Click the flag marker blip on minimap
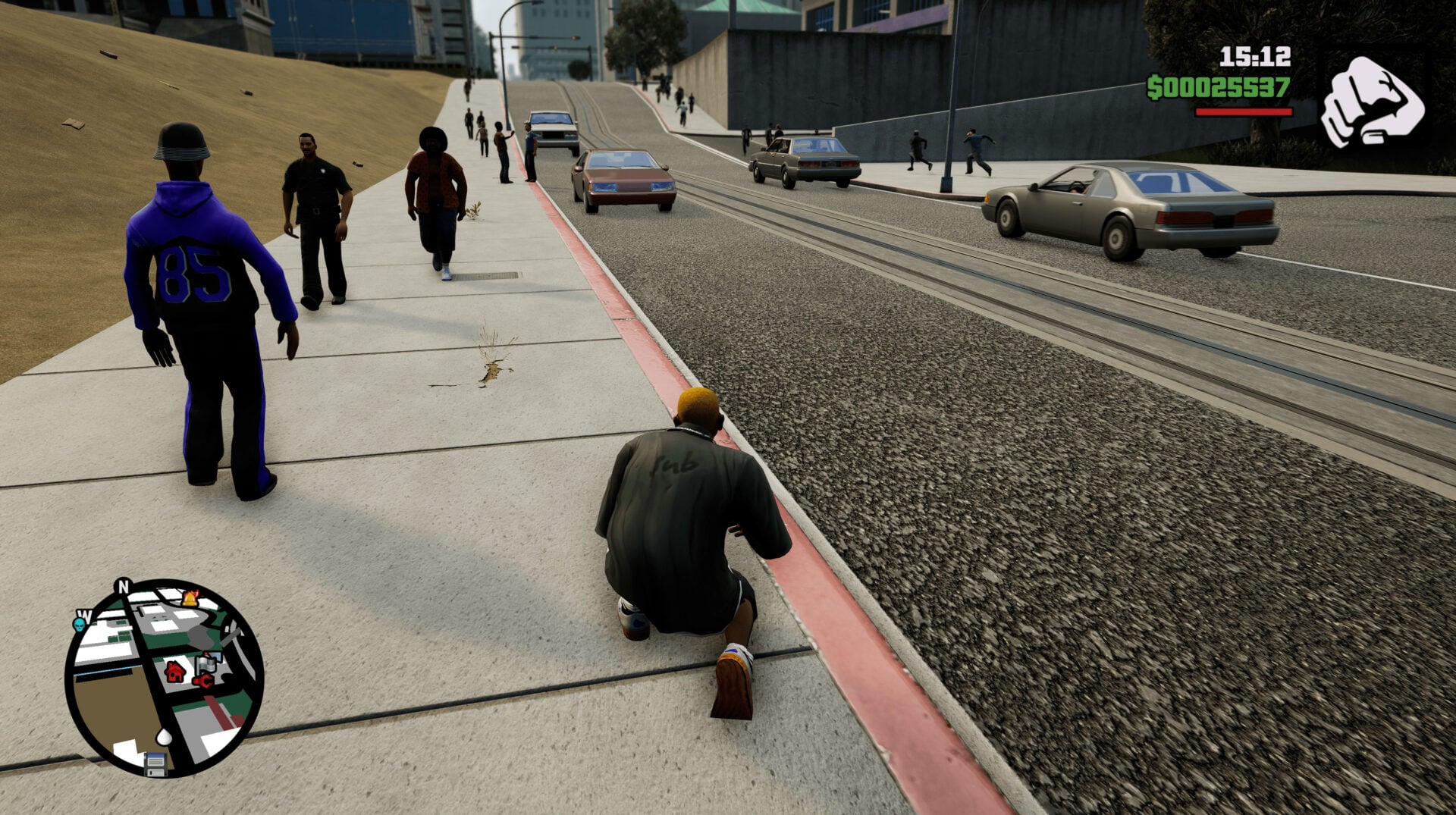 (x=206, y=663)
